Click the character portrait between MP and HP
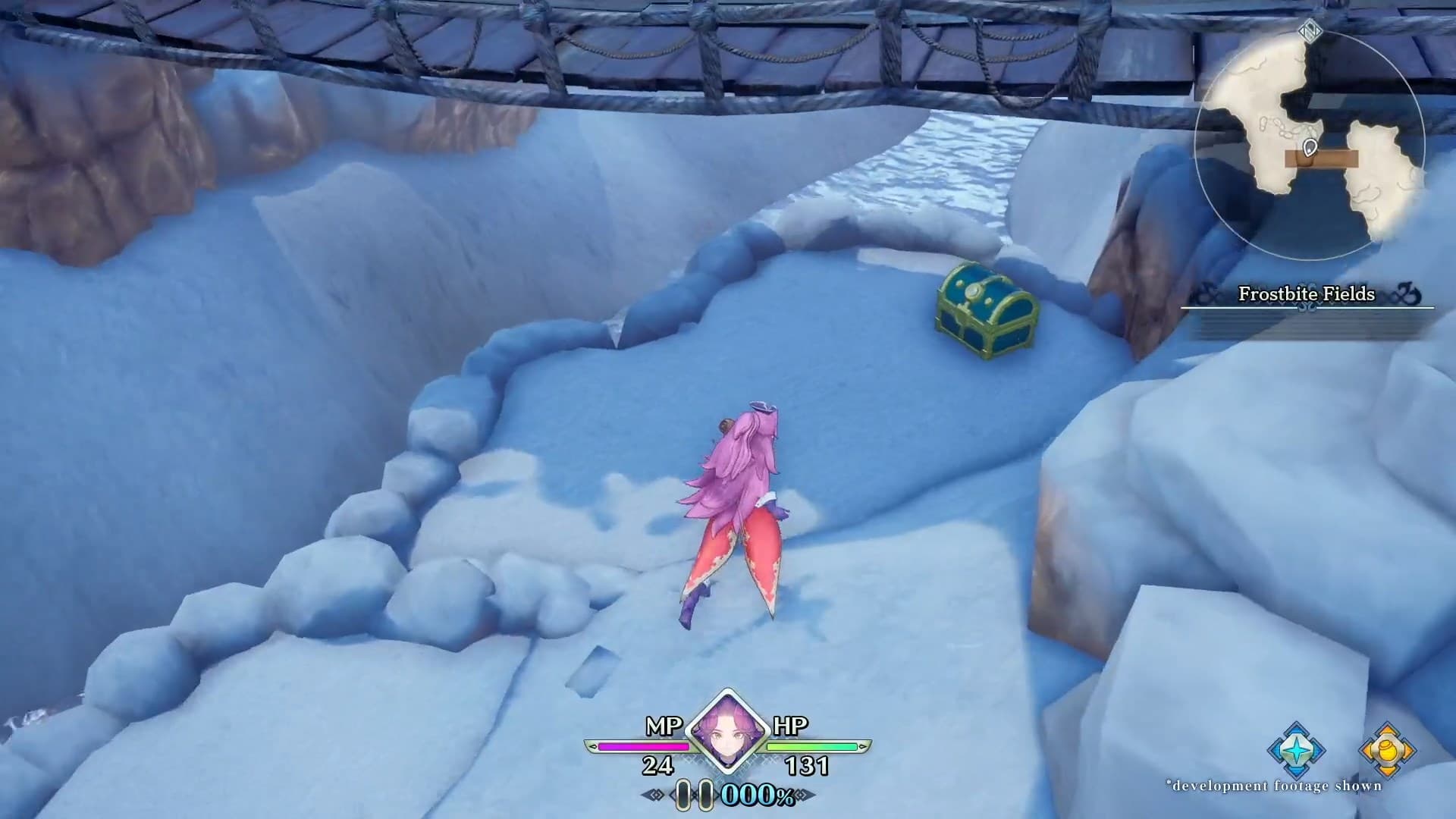The height and width of the screenshot is (819, 1456). (x=727, y=731)
